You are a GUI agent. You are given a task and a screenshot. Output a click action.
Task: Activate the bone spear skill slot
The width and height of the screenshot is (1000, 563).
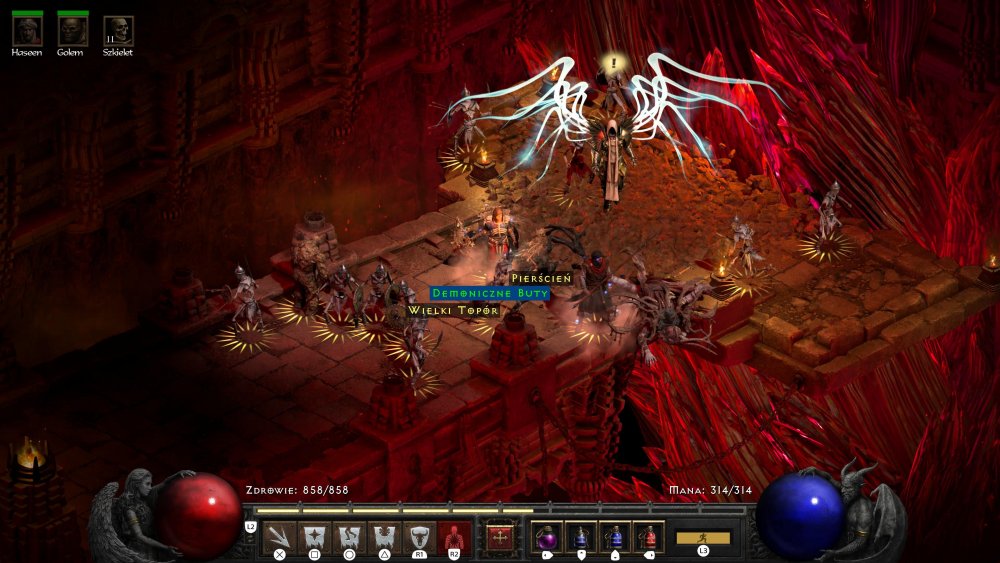coord(280,537)
